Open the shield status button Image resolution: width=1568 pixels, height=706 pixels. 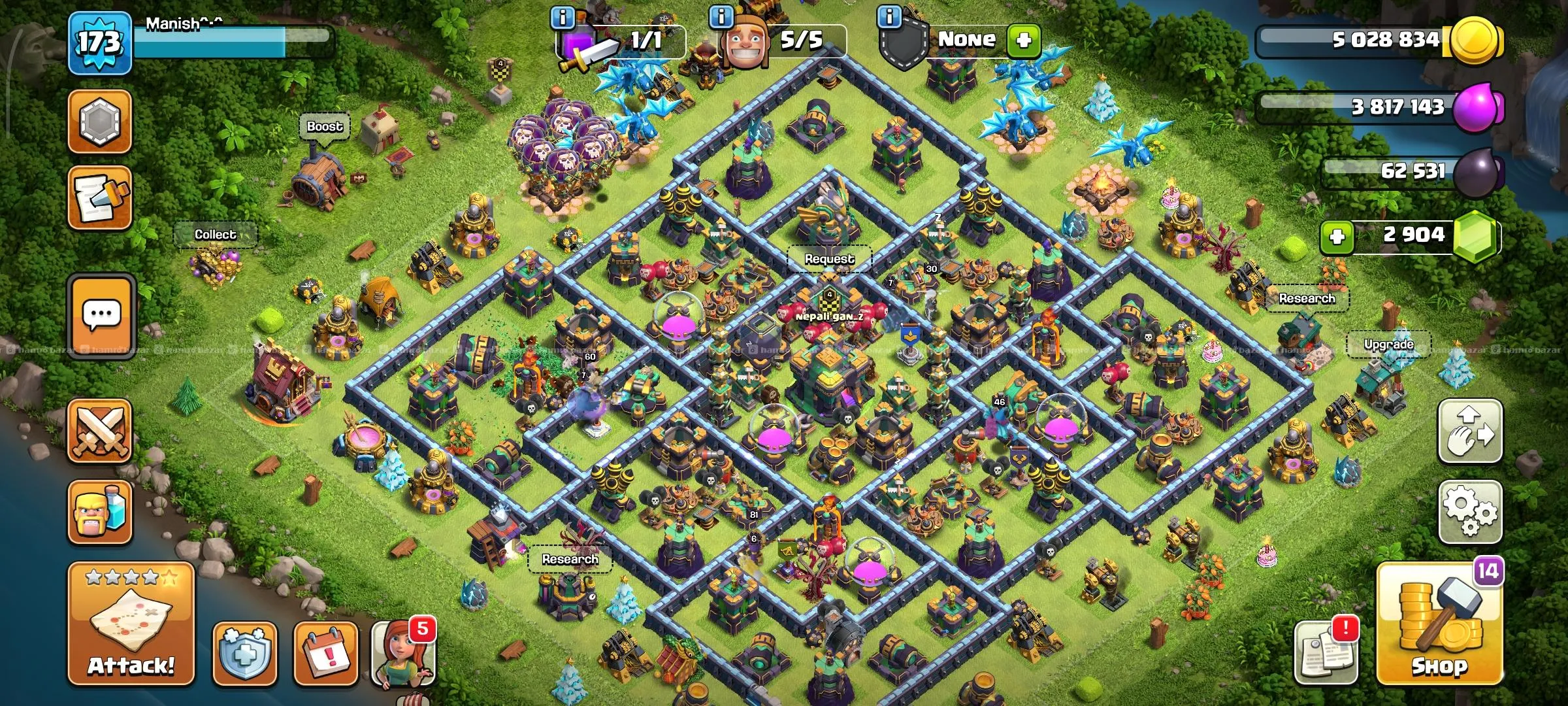245,652
